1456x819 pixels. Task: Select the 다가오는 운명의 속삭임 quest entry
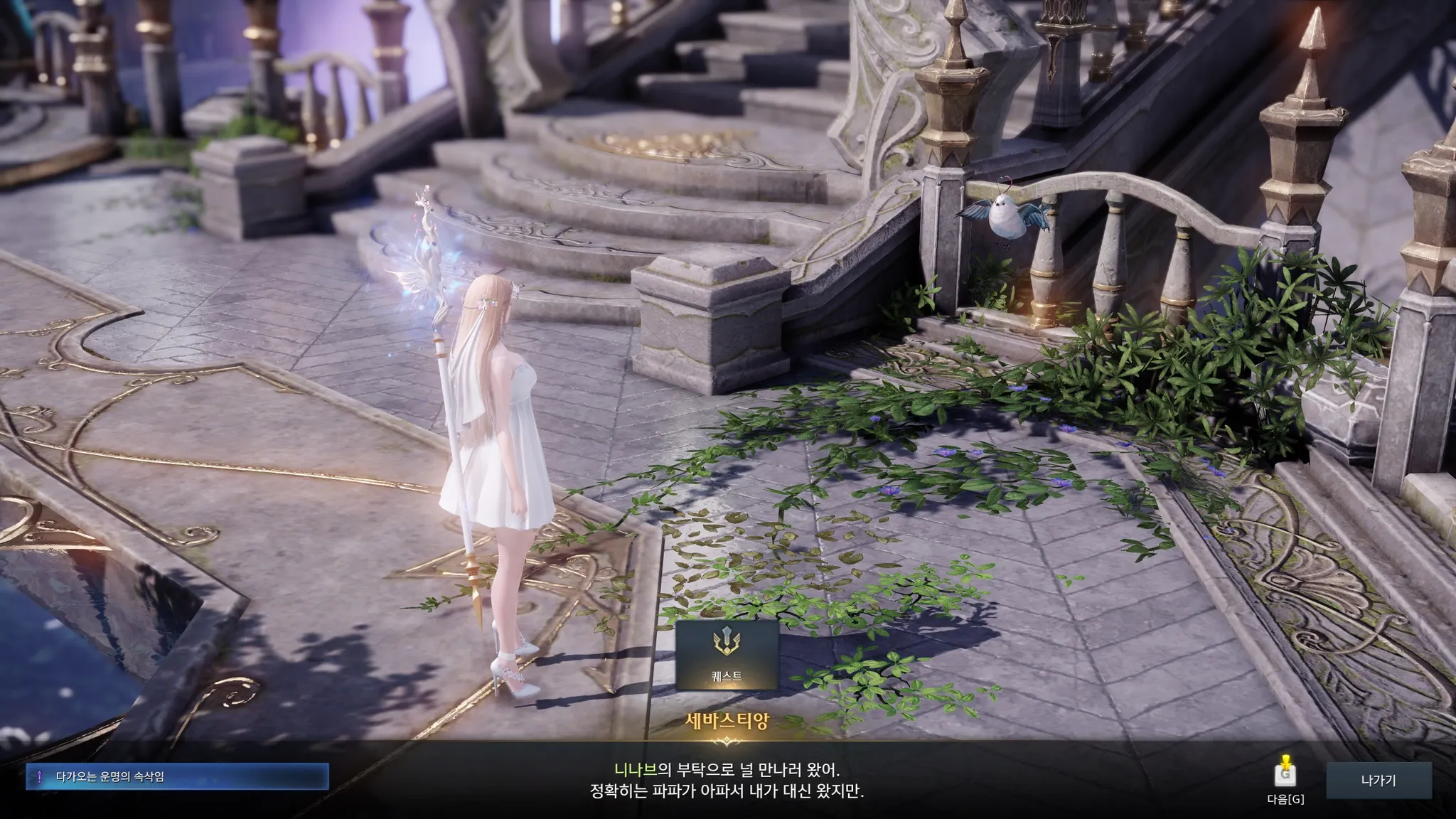(178, 777)
